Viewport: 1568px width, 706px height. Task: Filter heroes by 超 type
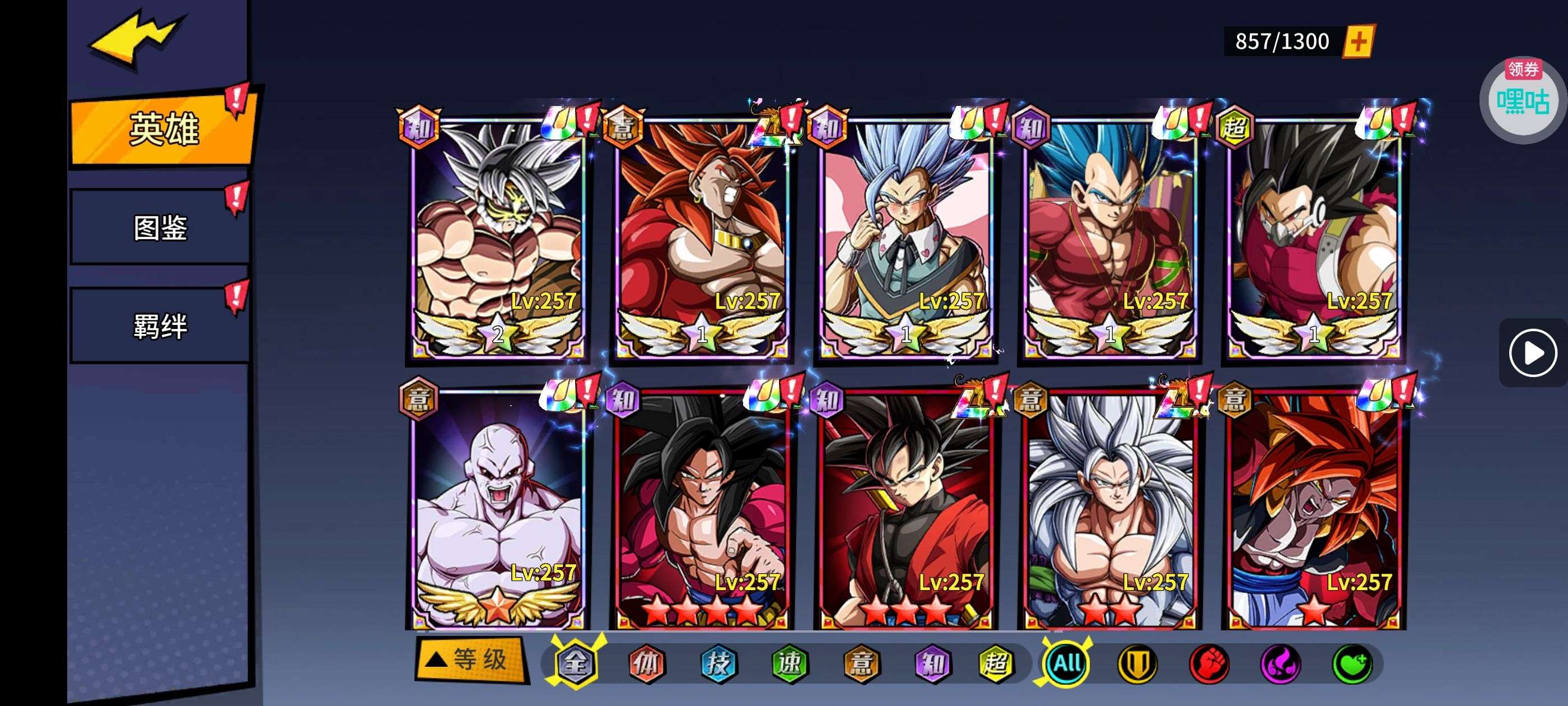(x=995, y=663)
